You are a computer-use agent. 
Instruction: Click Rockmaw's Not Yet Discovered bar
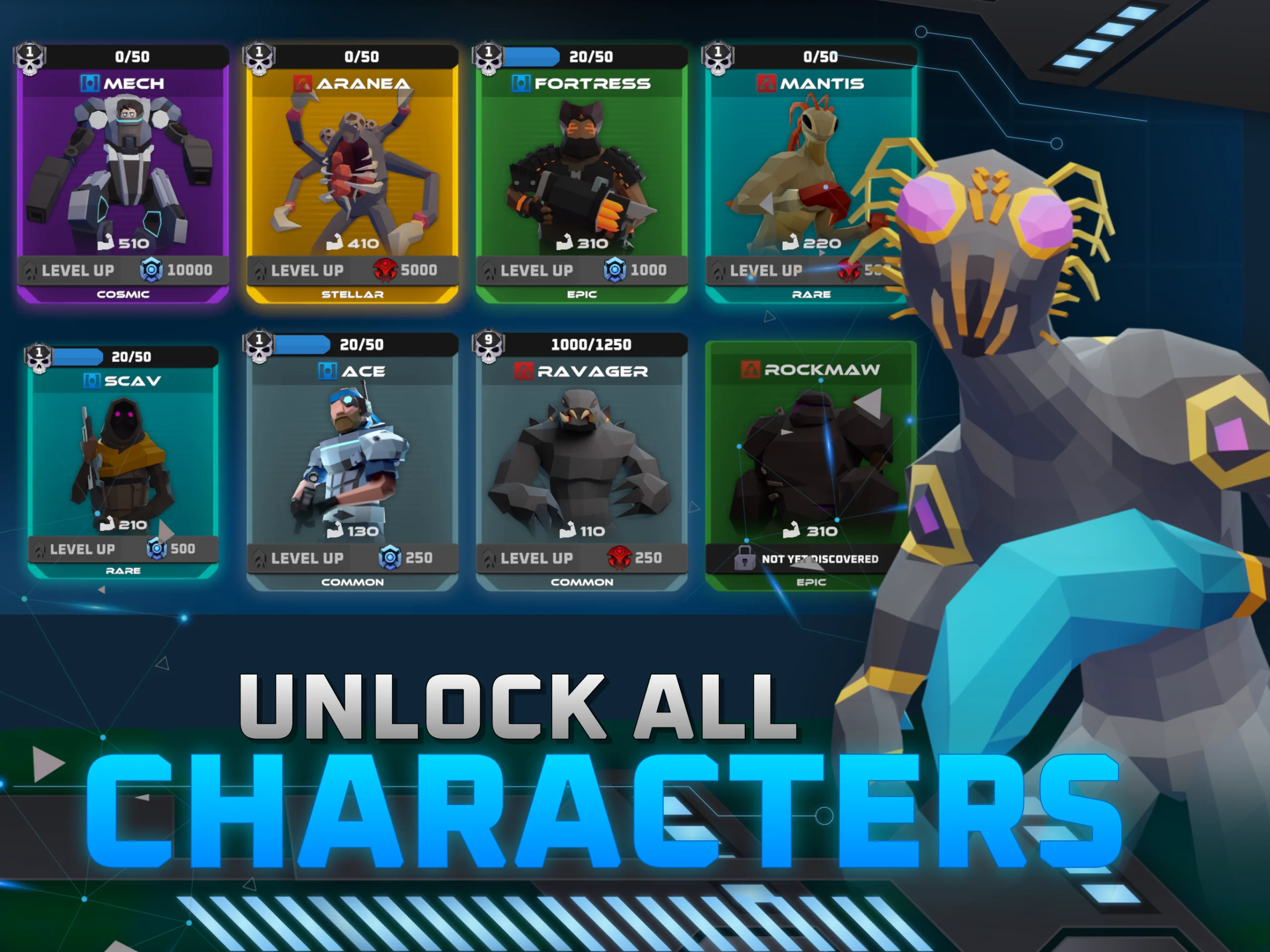click(x=810, y=559)
